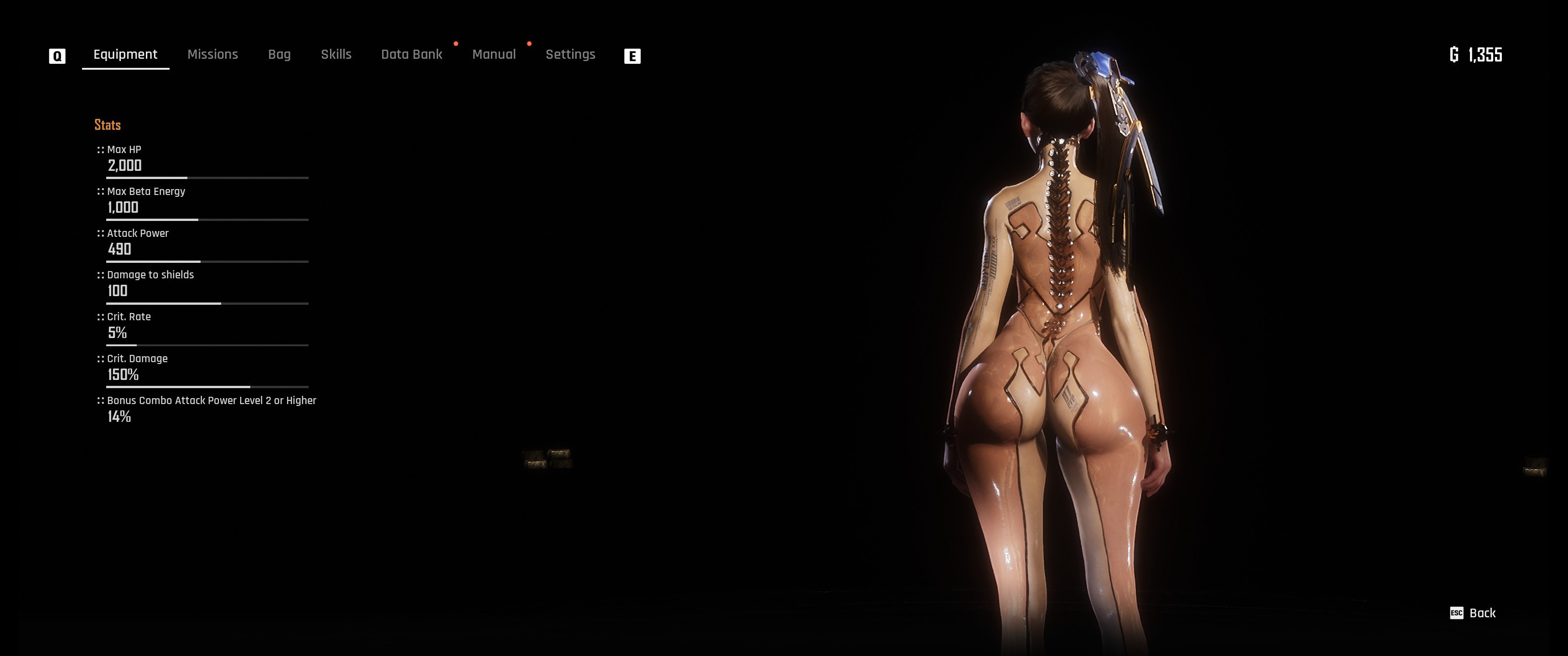
Task: Show the Skills tab
Action: point(336,55)
